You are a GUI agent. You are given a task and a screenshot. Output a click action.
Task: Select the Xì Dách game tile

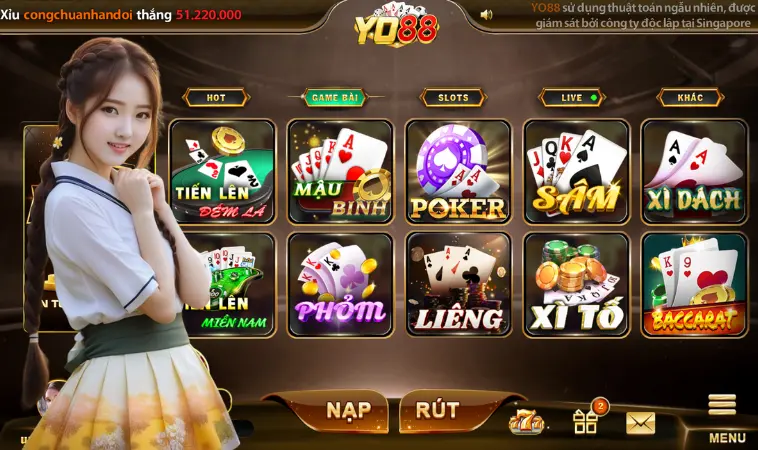click(x=694, y=171)
